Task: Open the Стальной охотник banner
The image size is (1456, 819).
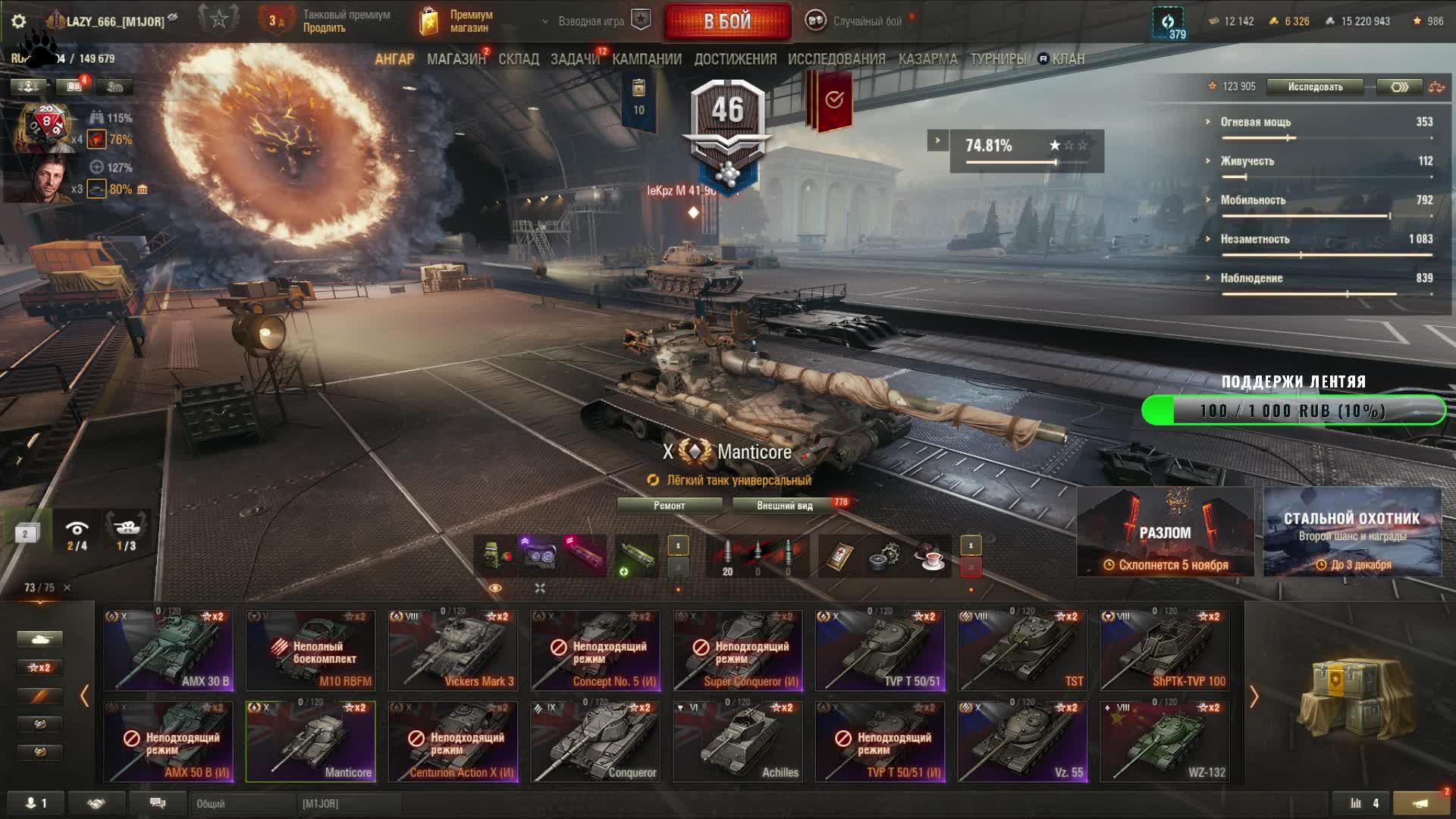Action: click(x=1352, y=532)
